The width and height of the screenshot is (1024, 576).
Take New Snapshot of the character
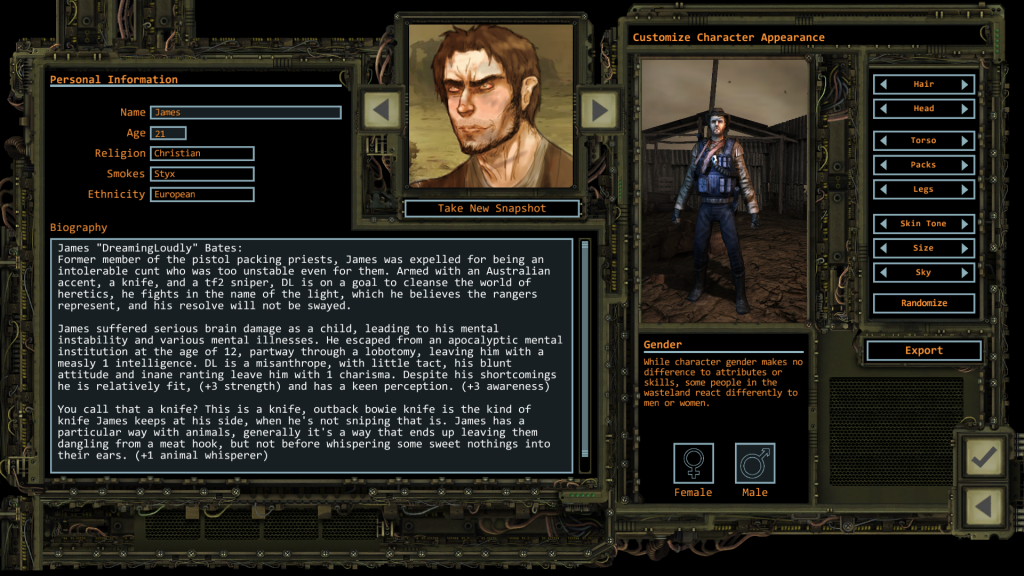492,208
